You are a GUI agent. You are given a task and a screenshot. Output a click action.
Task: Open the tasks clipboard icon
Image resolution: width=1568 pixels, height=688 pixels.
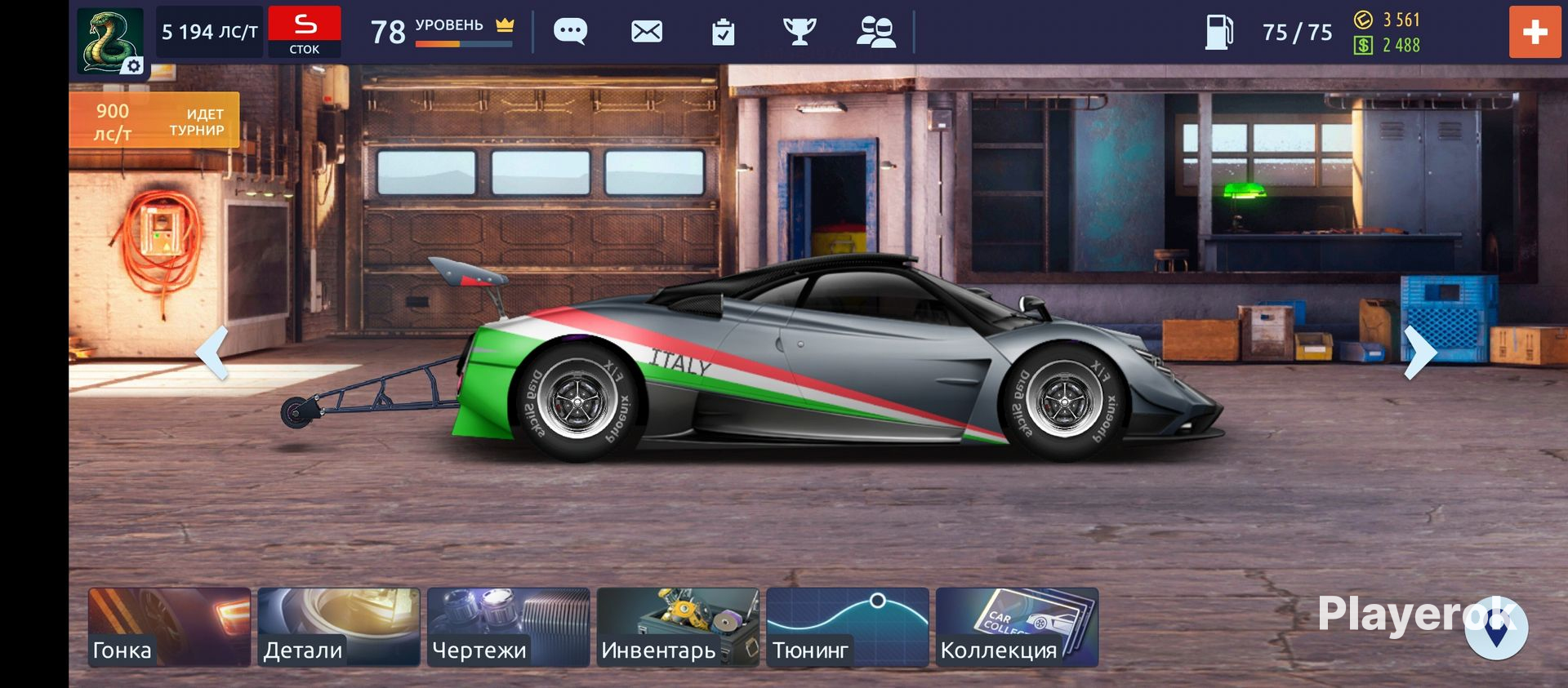tap(723, 32)
